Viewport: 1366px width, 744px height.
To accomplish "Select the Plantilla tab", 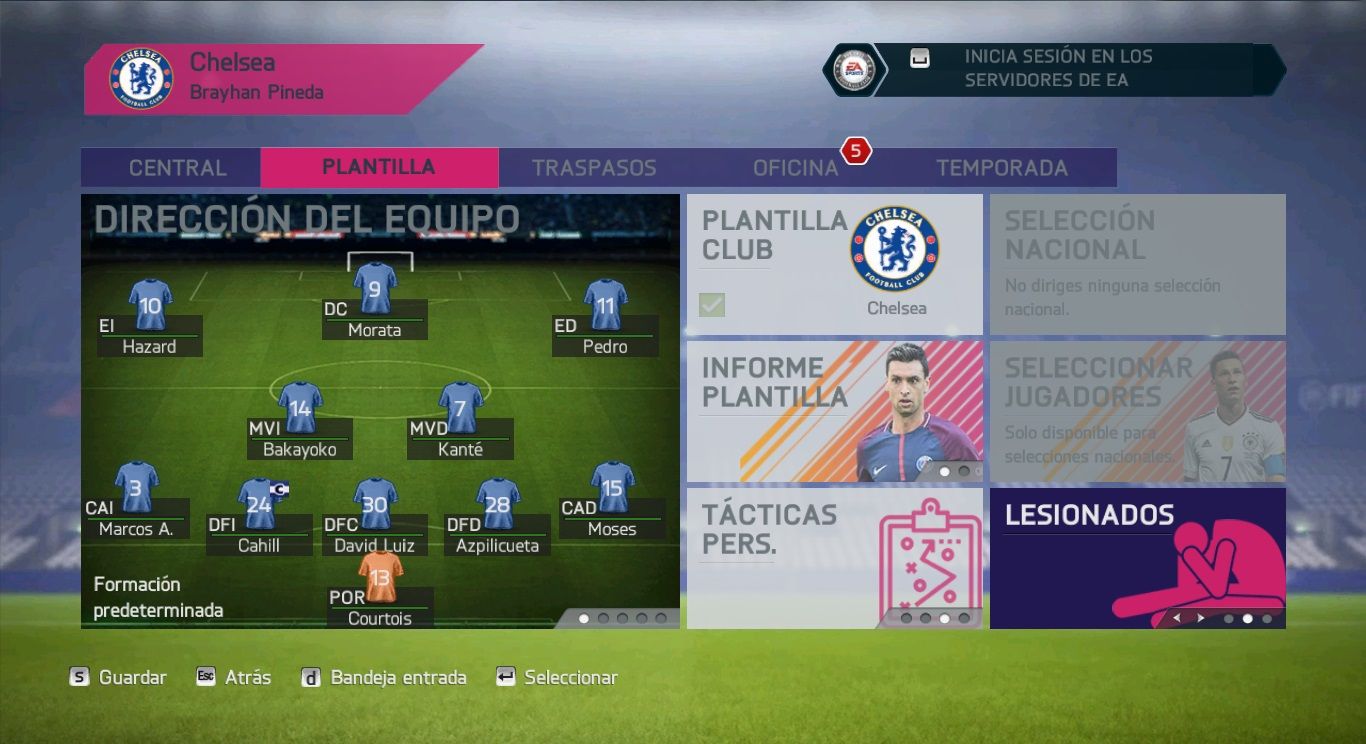I will click(x=378, y=168).
